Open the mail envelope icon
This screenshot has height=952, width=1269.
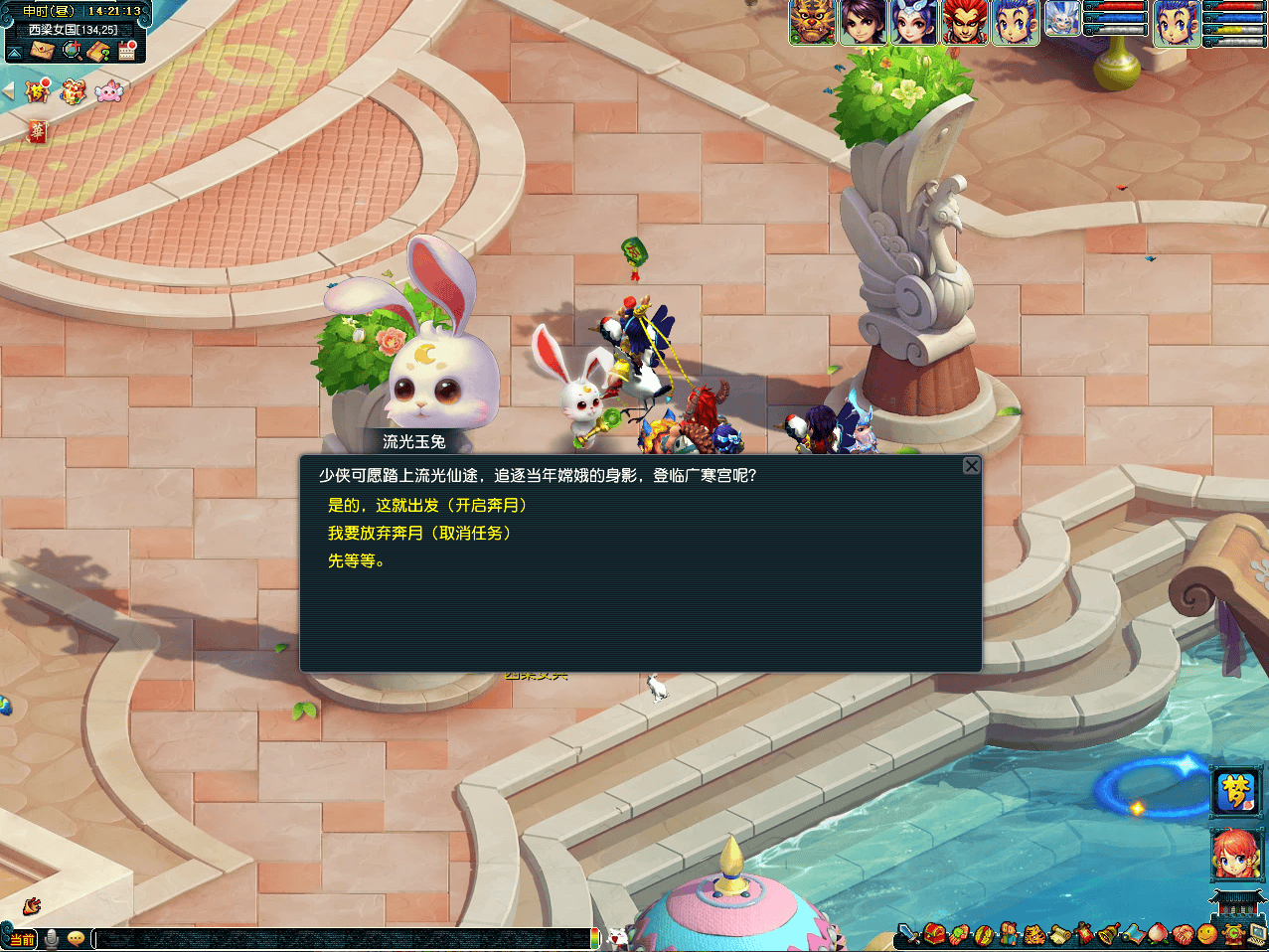41,50
